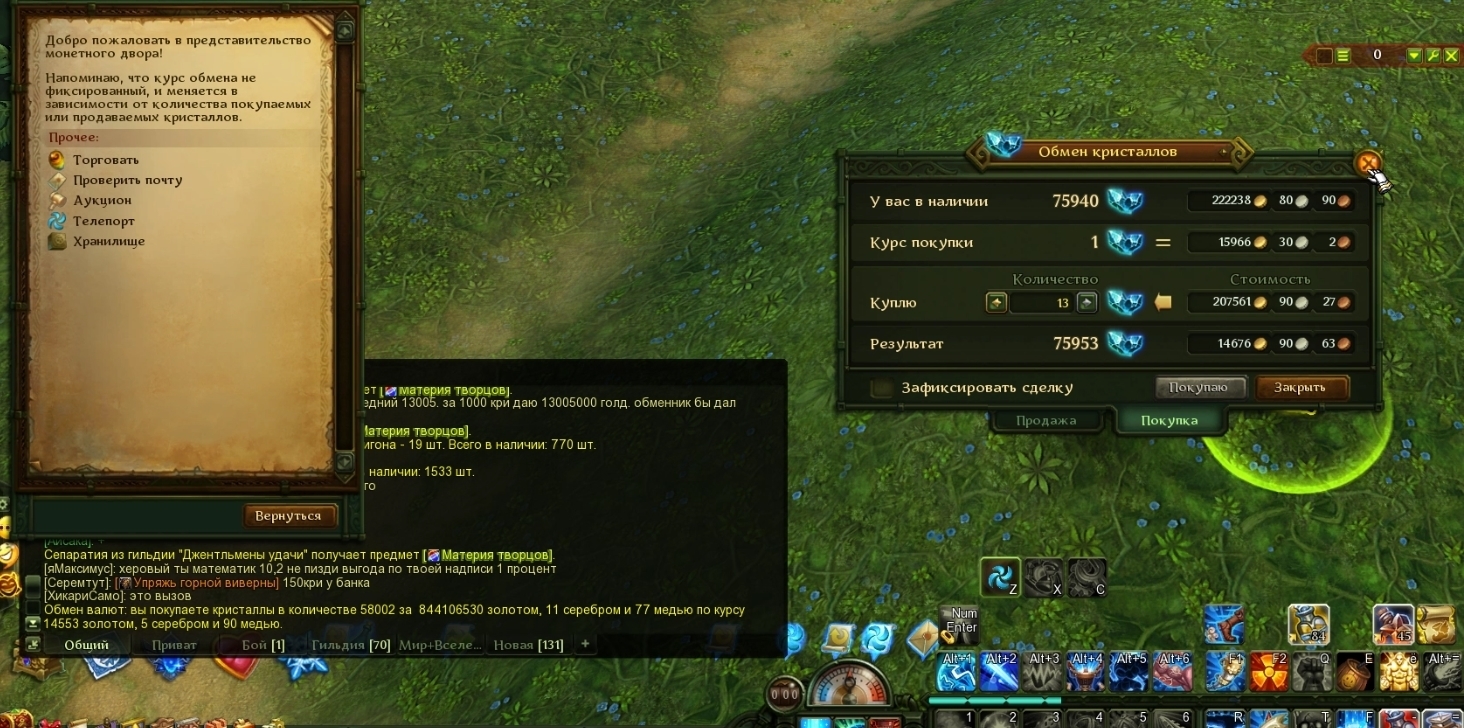The image size is (1464, 728).
Task: Confirm purchase with the Покупаю button
Action: 1201,387
